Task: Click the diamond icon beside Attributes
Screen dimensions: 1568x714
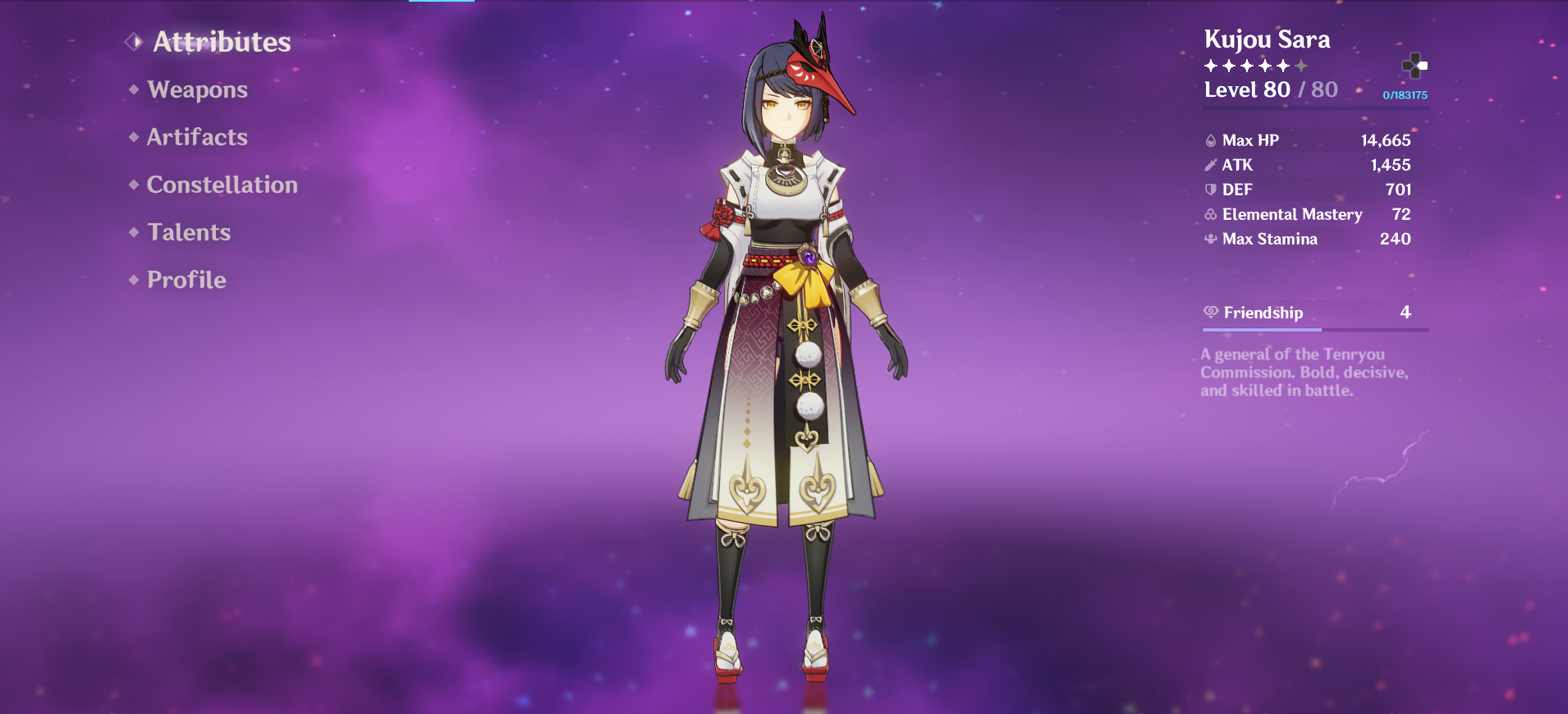Action: coord(134,41)
